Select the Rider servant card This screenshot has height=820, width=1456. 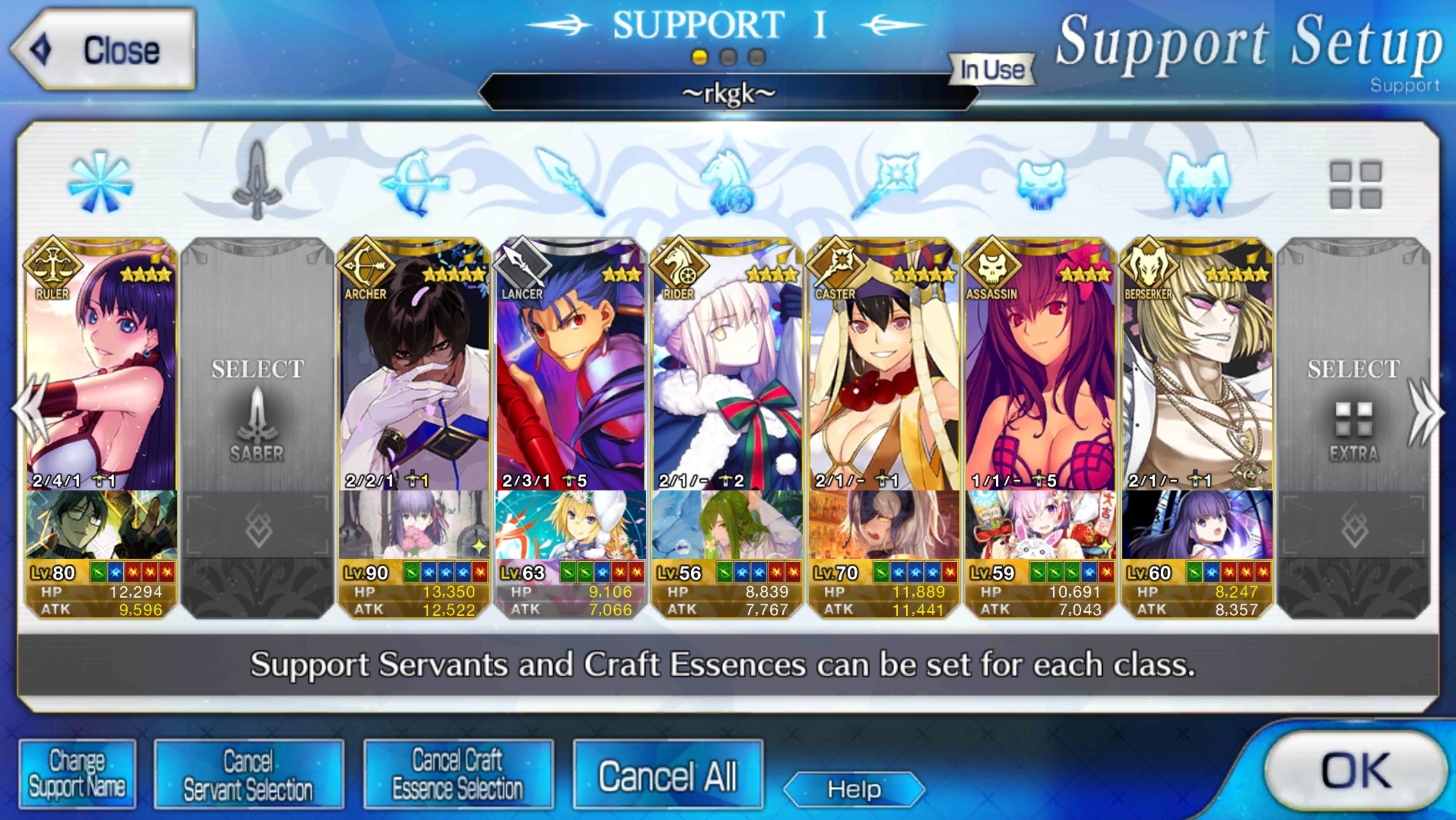(x=727, y=365)
